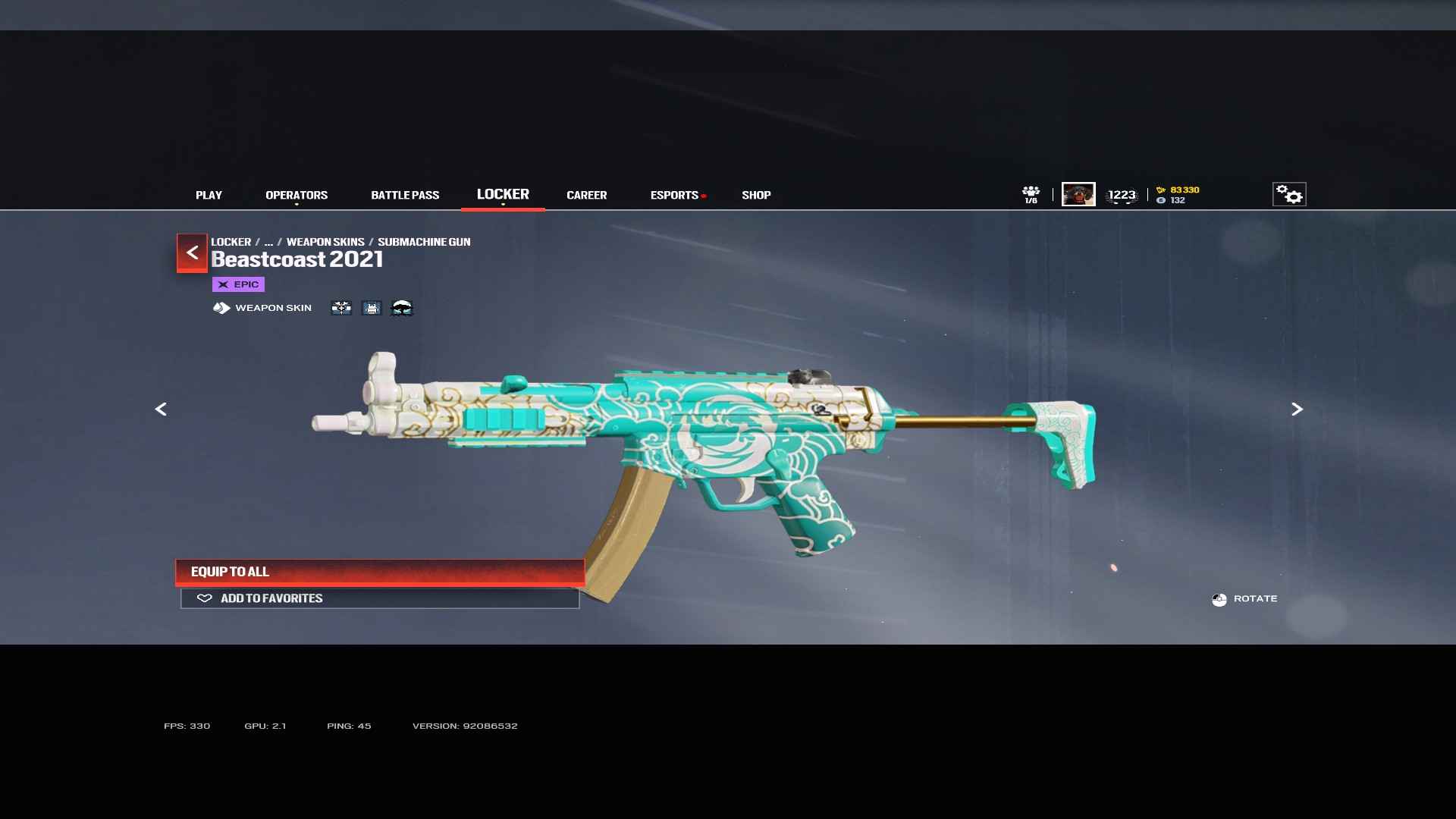Equip Beastcoast 2021 skin with EQUIP TO ALL

pos(380,572)
